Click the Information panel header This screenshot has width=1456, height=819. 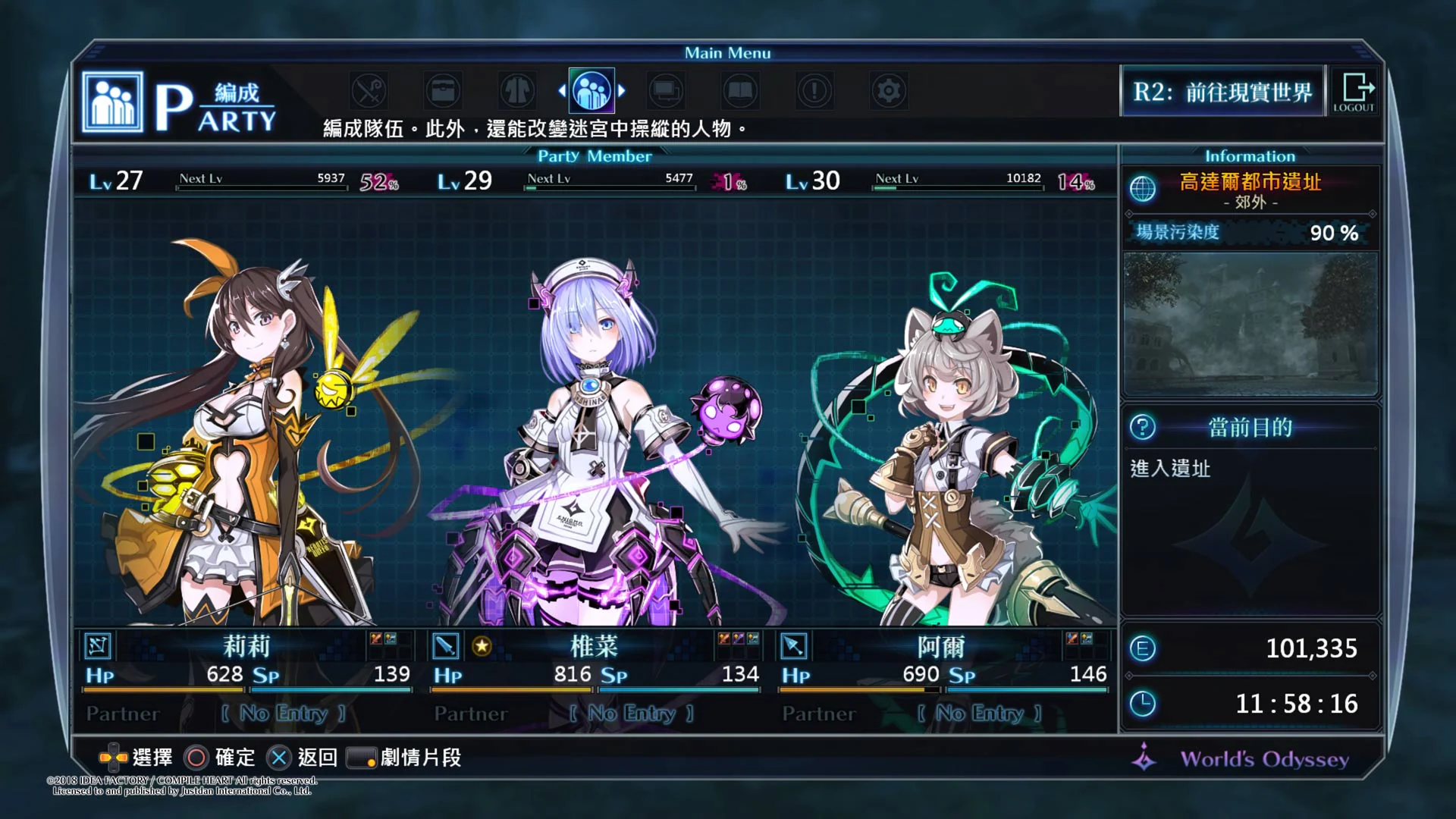coord(1249,155)
